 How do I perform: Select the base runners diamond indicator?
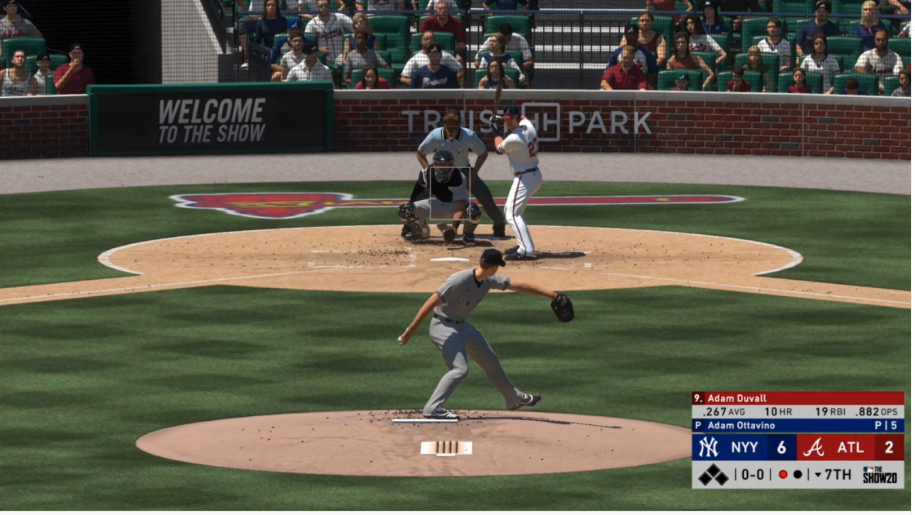712,475
